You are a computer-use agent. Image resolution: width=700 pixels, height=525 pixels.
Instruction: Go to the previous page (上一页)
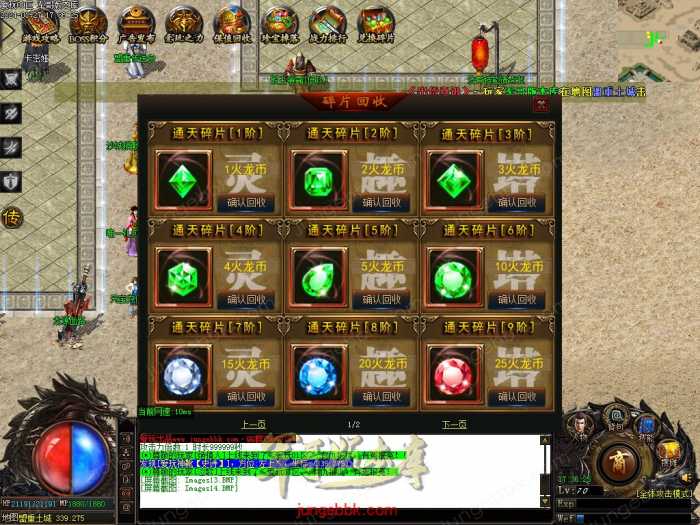click(254, 424)
